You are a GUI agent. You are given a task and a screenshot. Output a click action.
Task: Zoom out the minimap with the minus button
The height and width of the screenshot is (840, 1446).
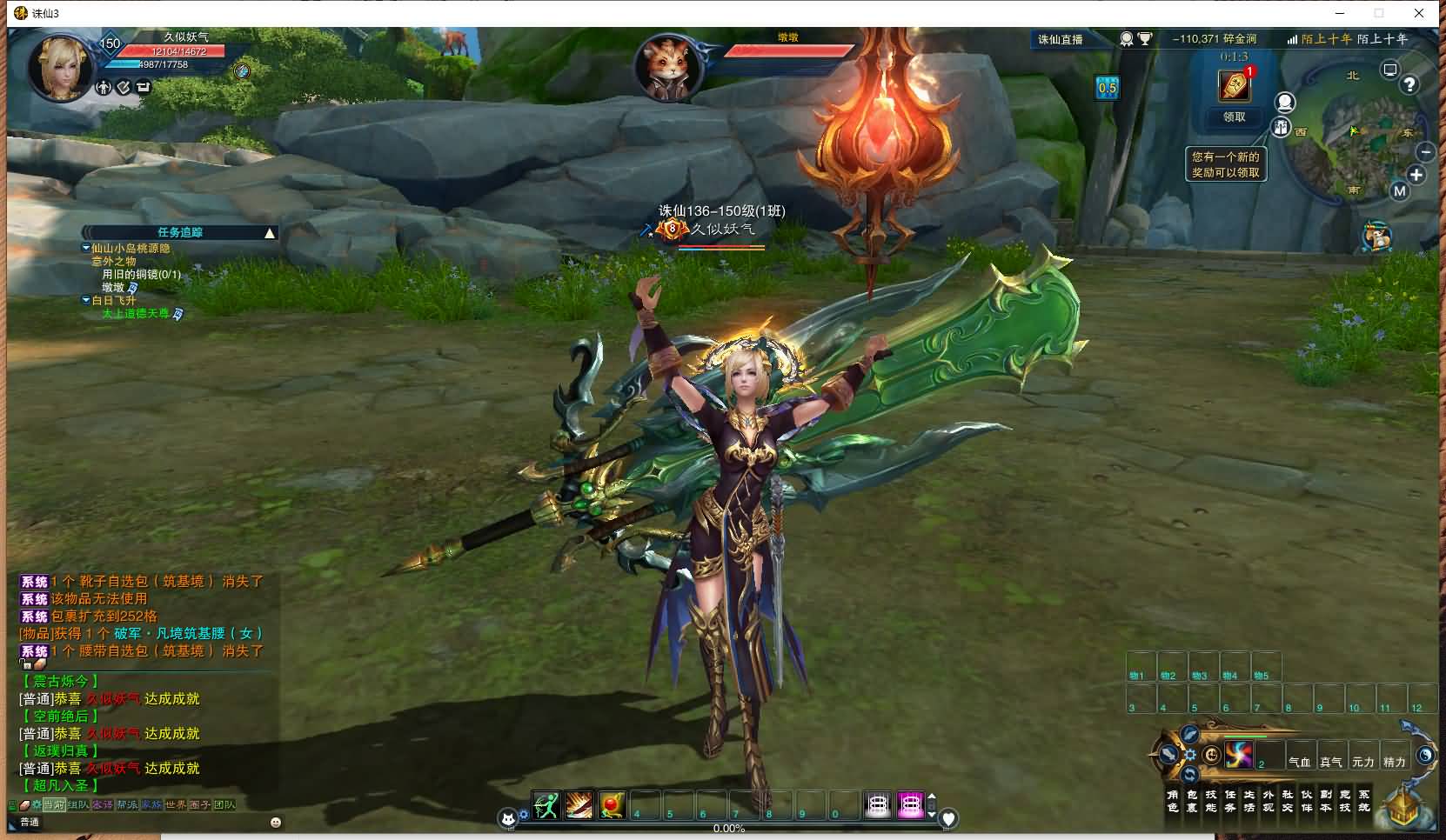click(1425, 151)
